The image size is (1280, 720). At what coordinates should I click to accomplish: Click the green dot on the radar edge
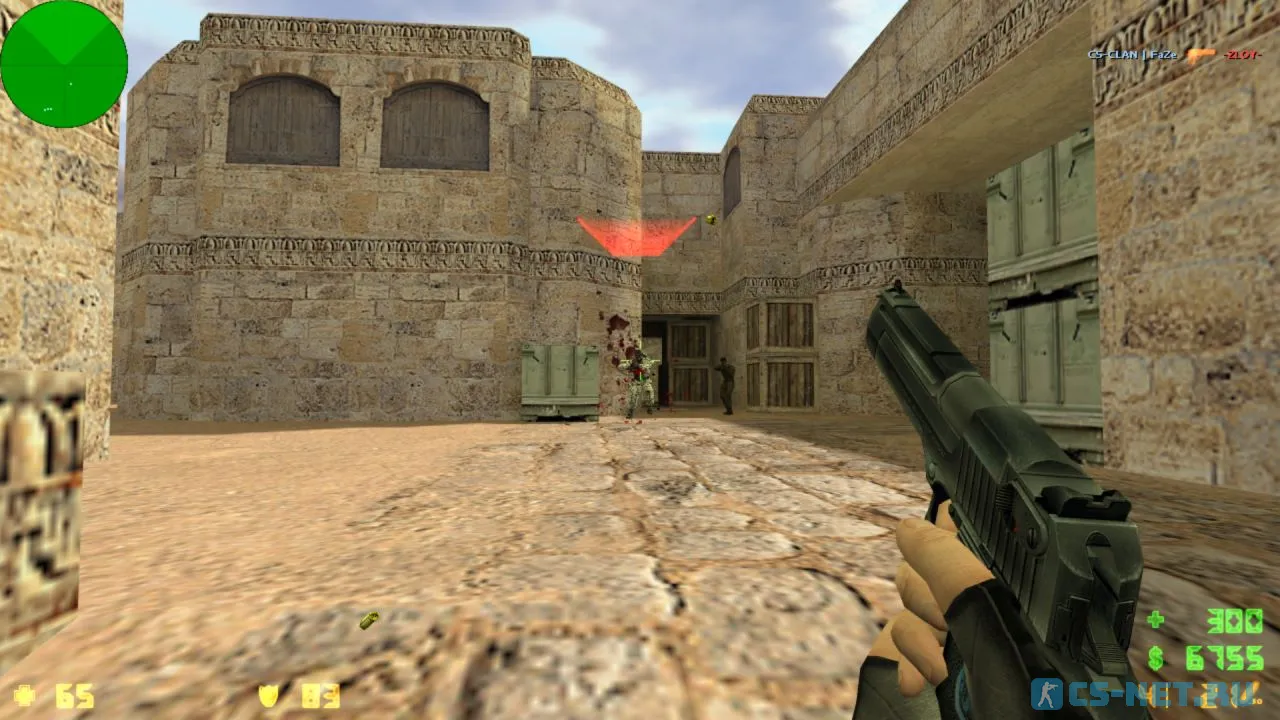48,109
